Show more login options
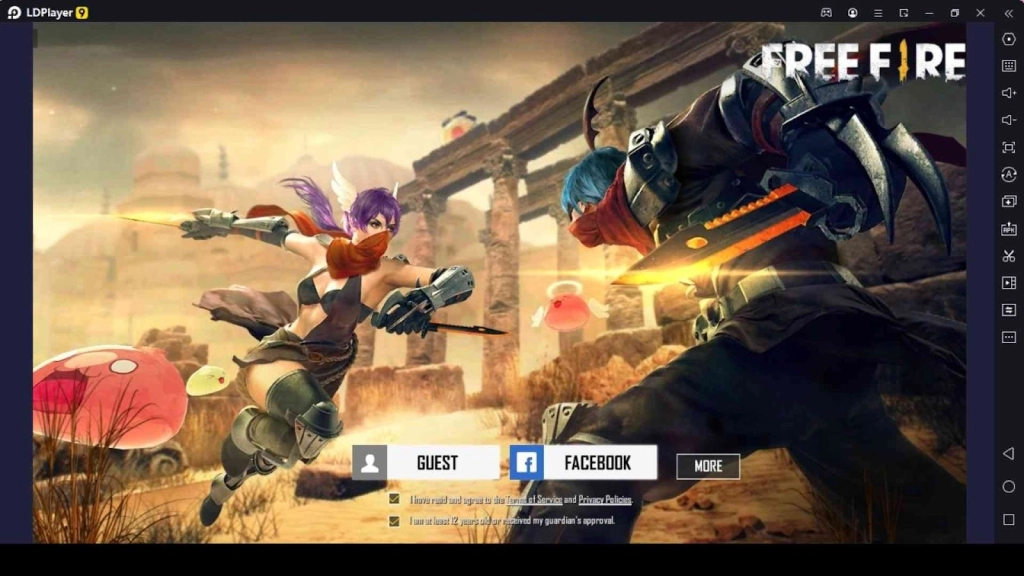The width and height of the screenshot is (1024, 576). 708,466
